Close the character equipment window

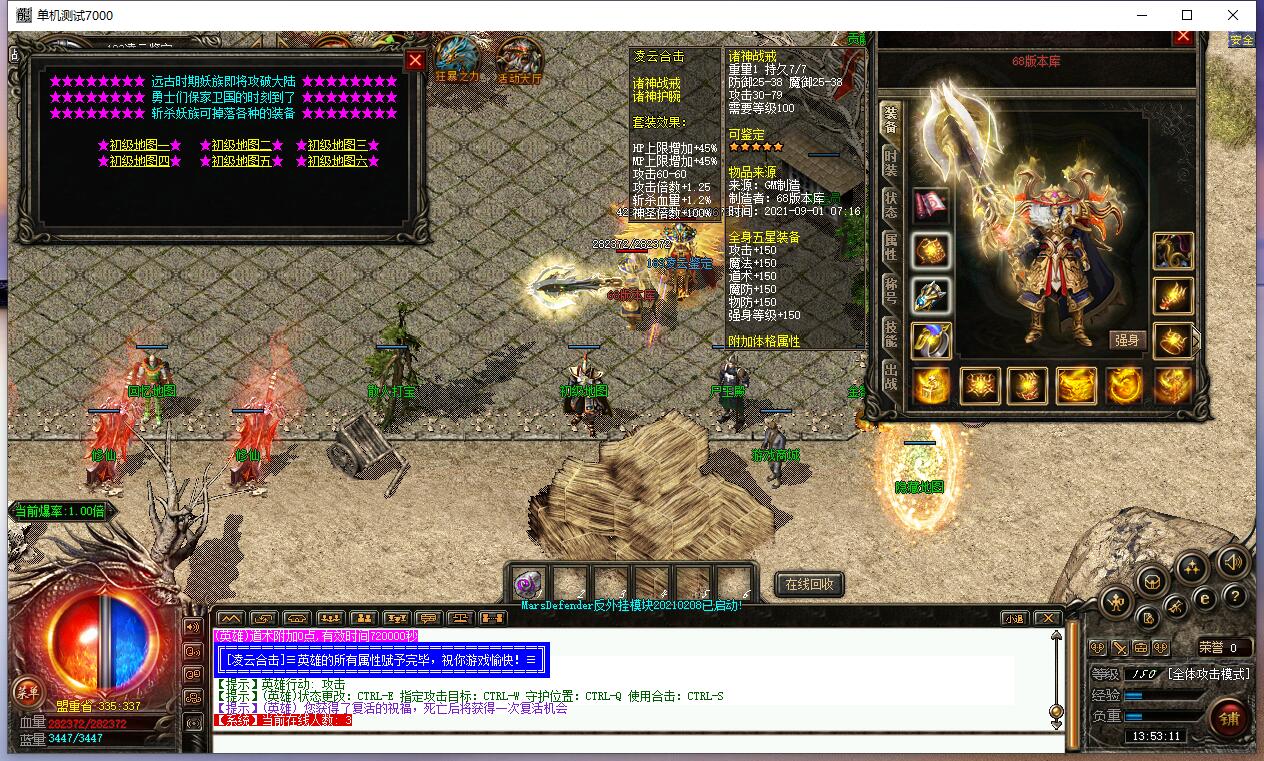click(1183, 37)
